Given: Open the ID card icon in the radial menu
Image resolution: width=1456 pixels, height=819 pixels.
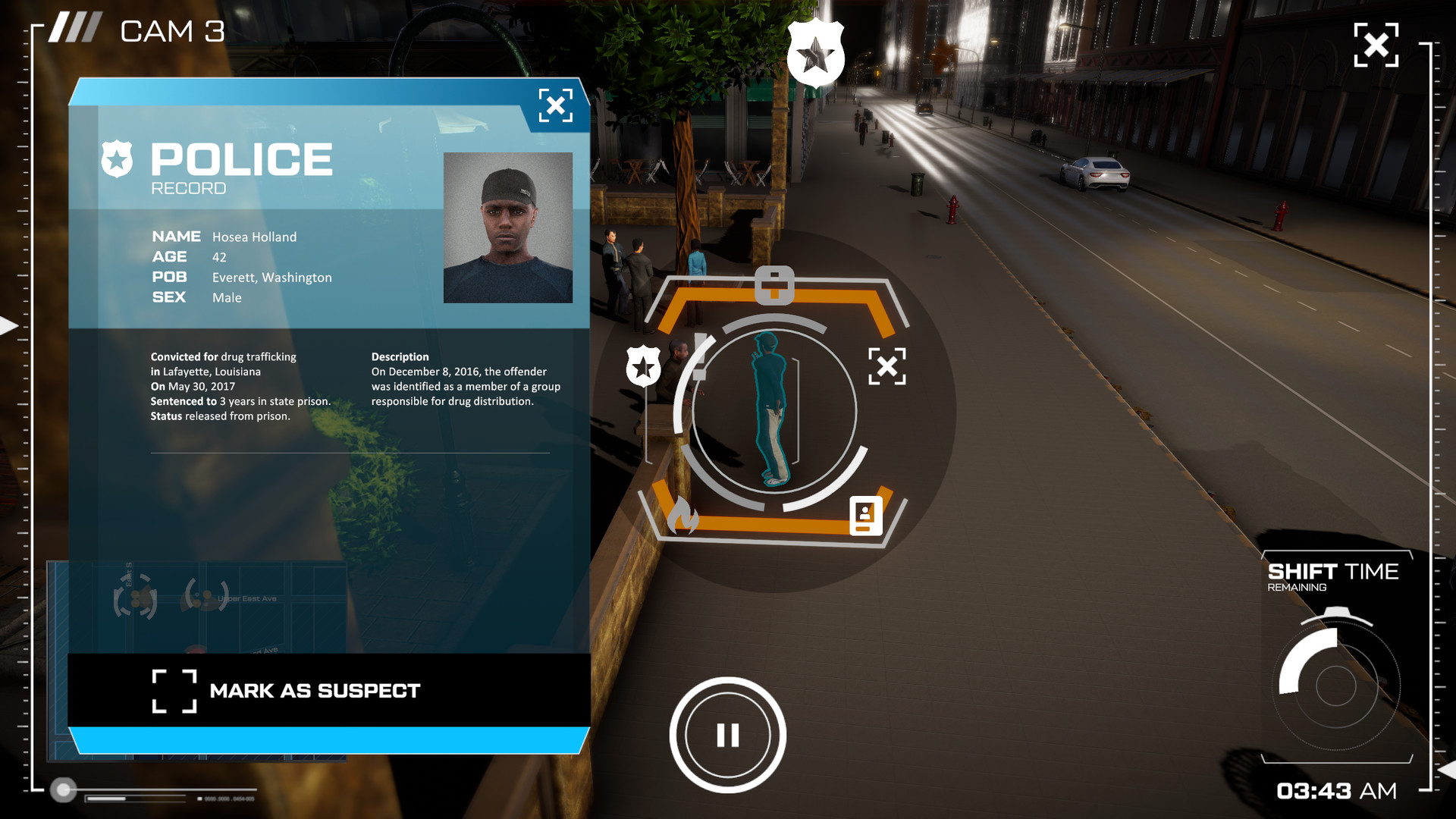Looking at the screenshot, I should click(x=865, y=515).
